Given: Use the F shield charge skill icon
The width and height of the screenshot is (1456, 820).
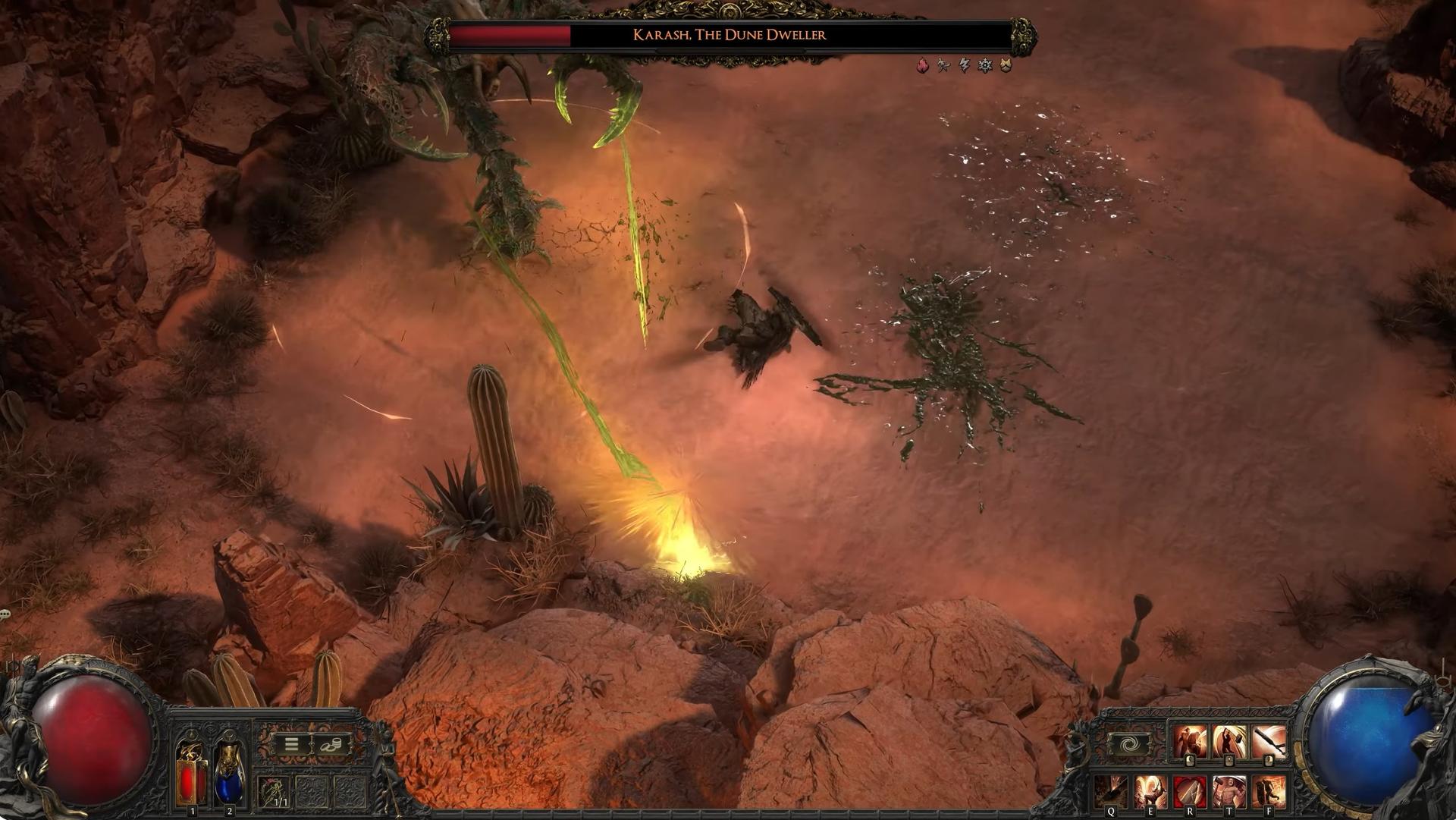Looking at the screenshot, I should tap(1270, 791).
